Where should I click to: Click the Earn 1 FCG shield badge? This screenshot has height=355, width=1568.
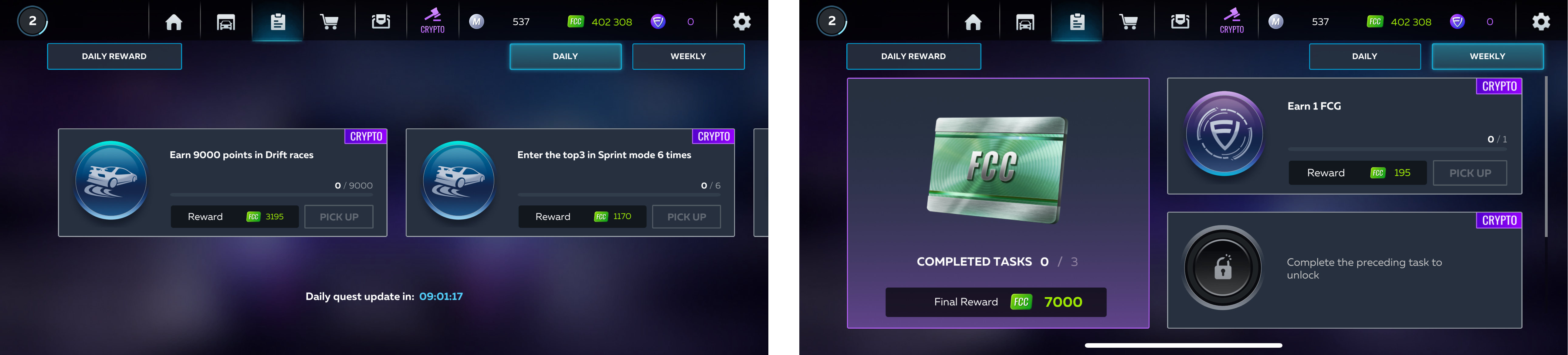(x=1224, y=134)
